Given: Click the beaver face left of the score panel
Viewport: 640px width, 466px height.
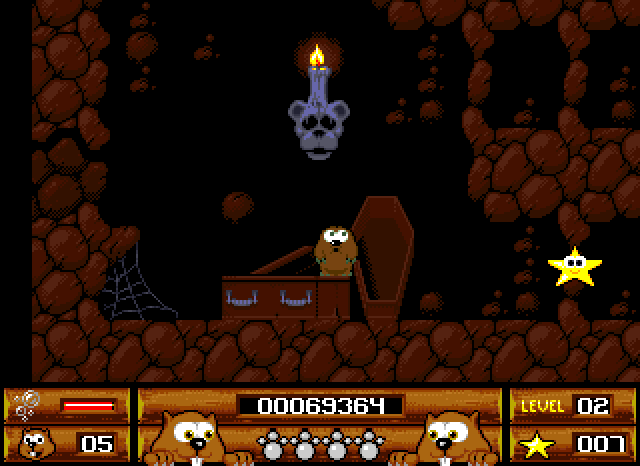Looking at the screenshot, I should pyautogui.click(x=193, y=438).
